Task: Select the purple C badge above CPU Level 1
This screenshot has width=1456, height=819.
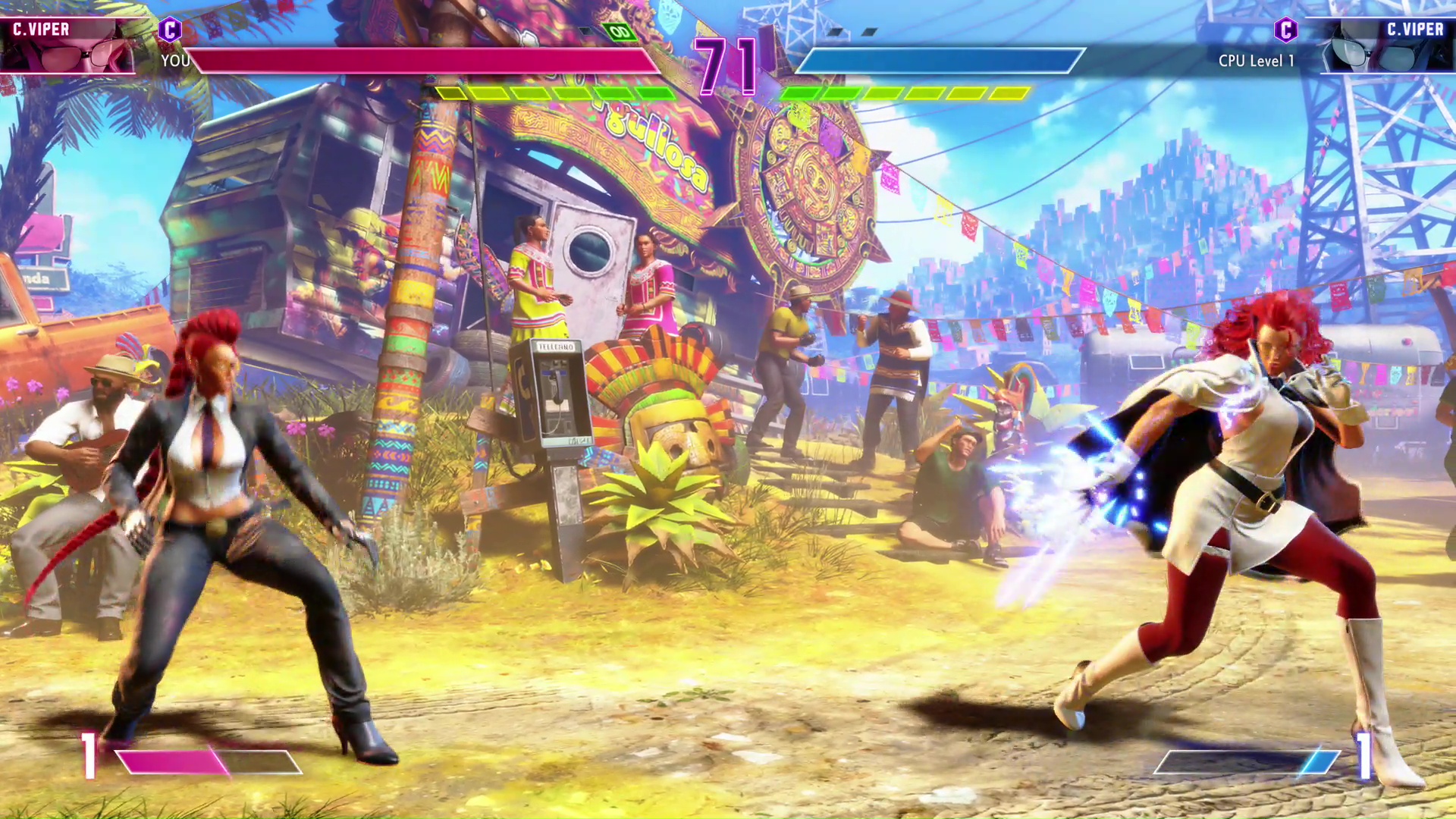Action: point(1285,30)
